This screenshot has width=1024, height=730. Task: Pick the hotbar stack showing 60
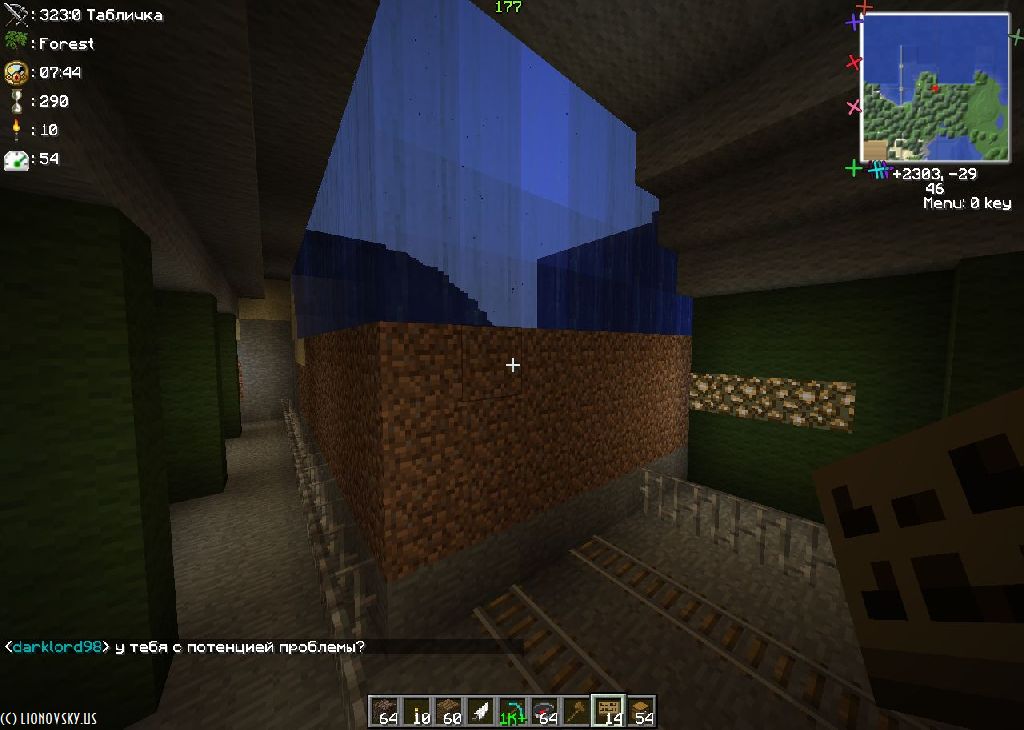click(x=451, y=711)
